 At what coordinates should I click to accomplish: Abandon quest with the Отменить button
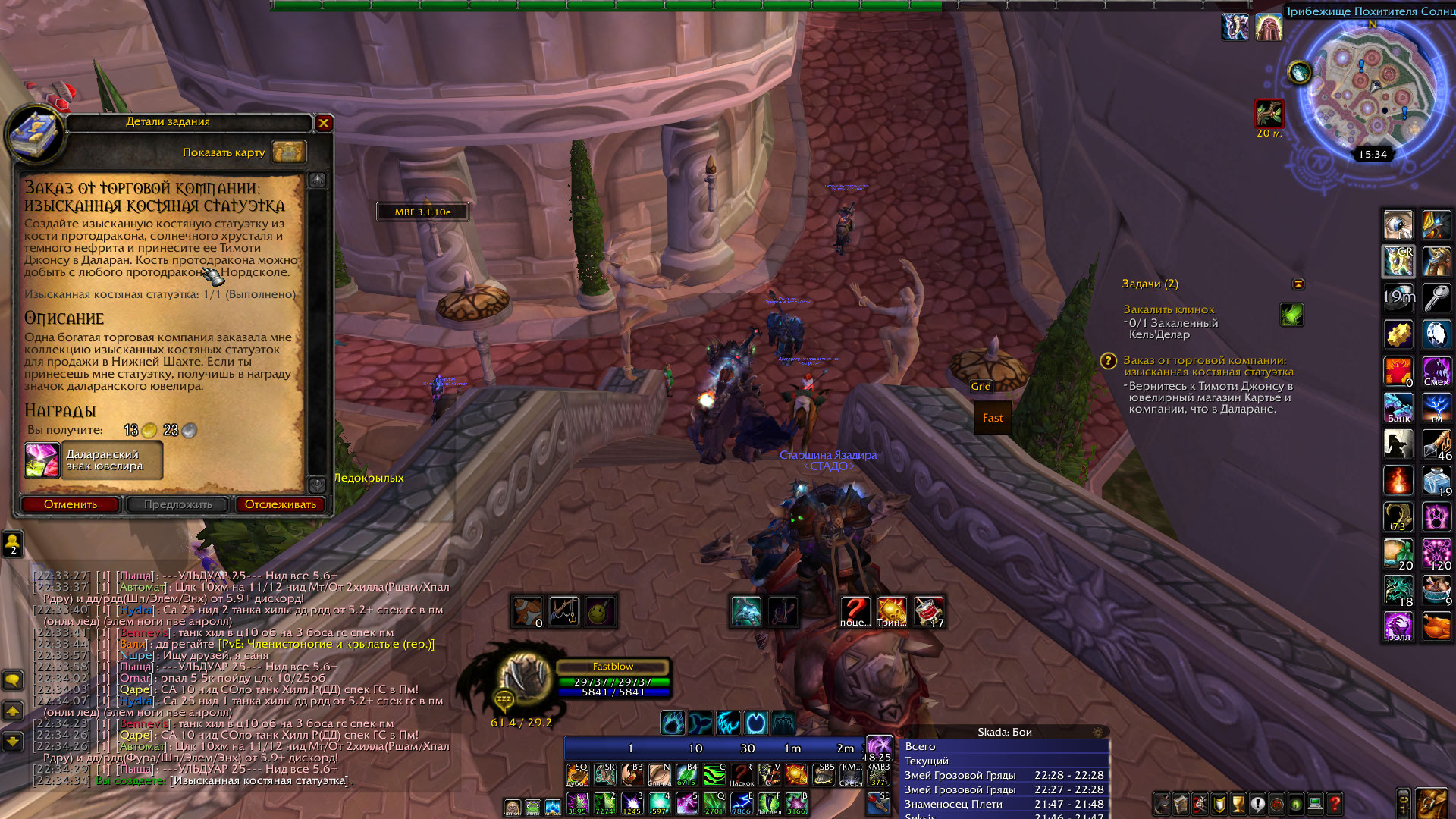click(71, 504)
